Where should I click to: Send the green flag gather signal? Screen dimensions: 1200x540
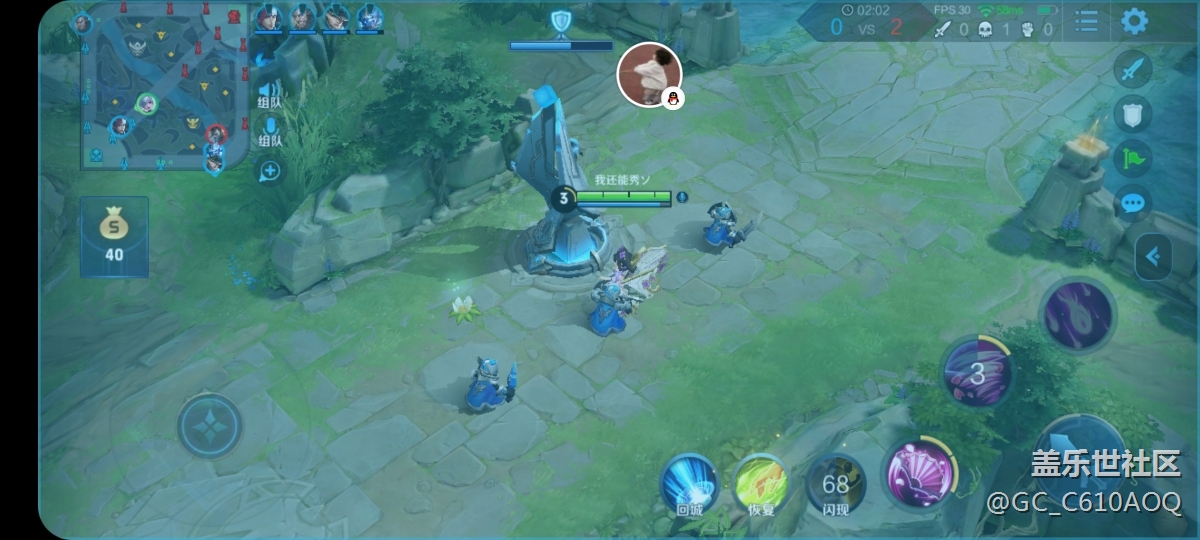1132,159
